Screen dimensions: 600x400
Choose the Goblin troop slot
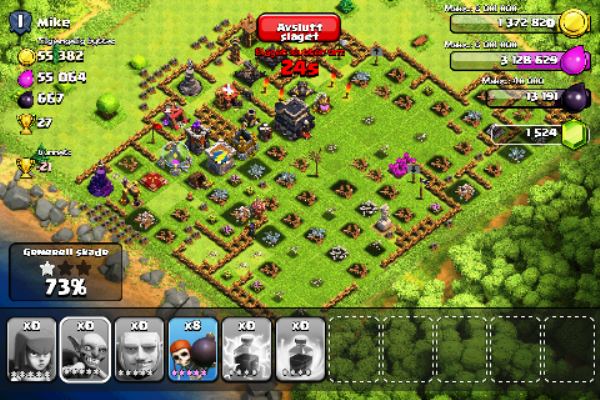[x=85, y=350]
